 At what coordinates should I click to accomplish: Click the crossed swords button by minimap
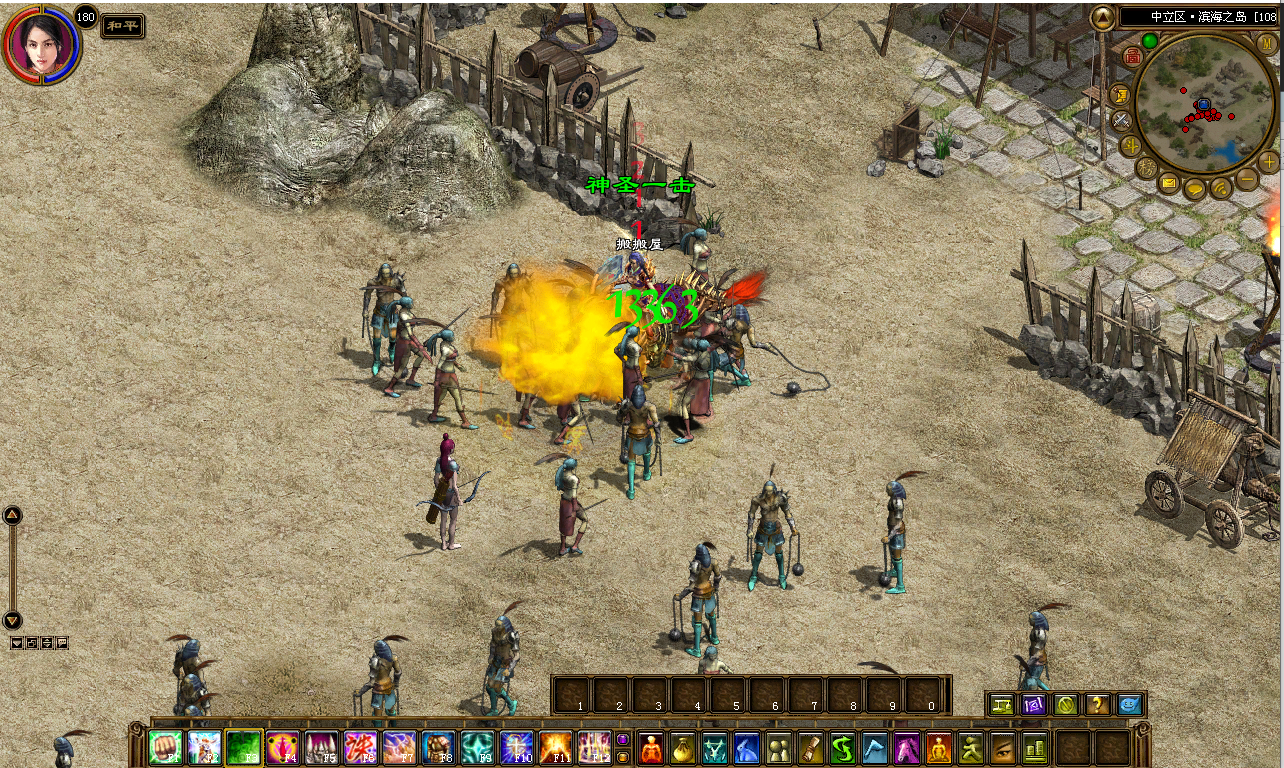tap(1122, 120)
